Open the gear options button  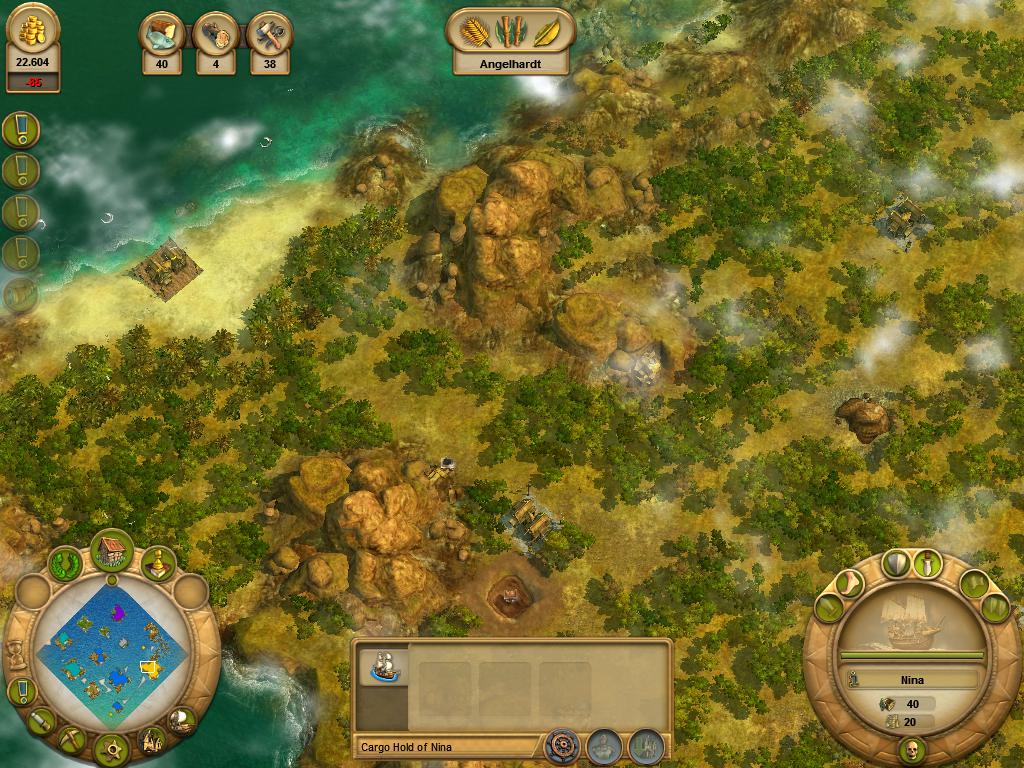[x=111, y=747]
